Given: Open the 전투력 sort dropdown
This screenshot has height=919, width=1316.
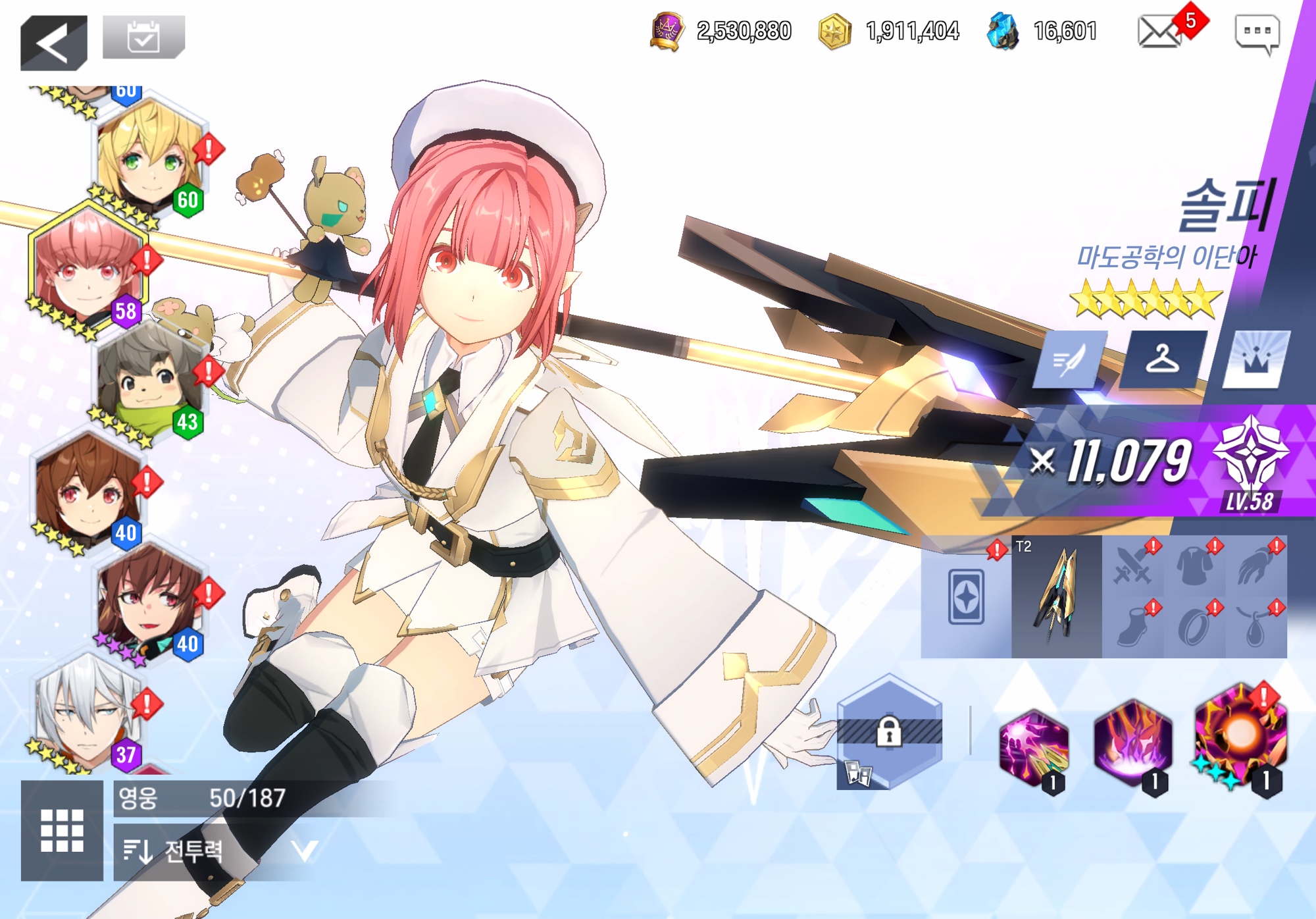Looking at the screenshot, I should 217,852.
